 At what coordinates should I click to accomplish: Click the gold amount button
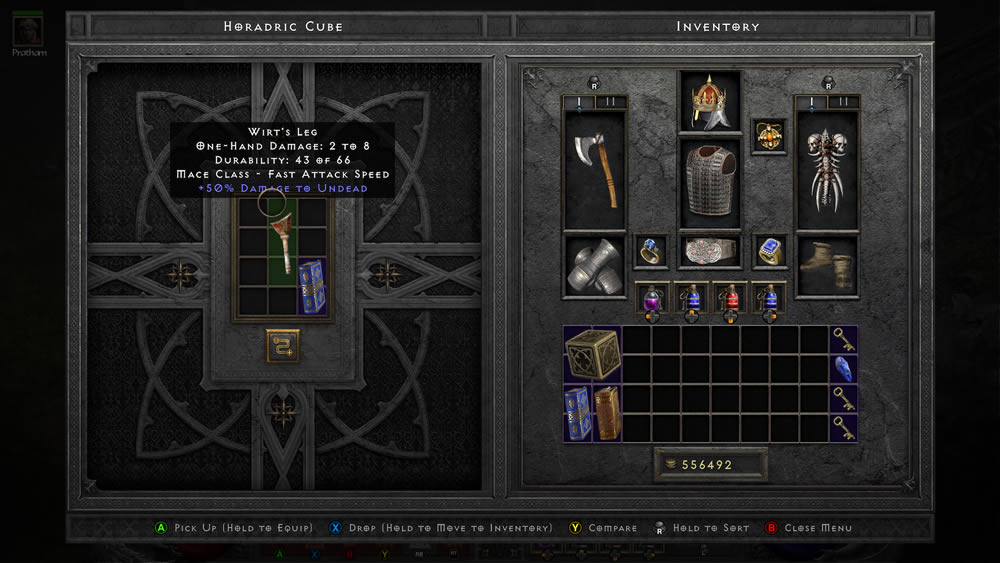[x=710, y=465]
